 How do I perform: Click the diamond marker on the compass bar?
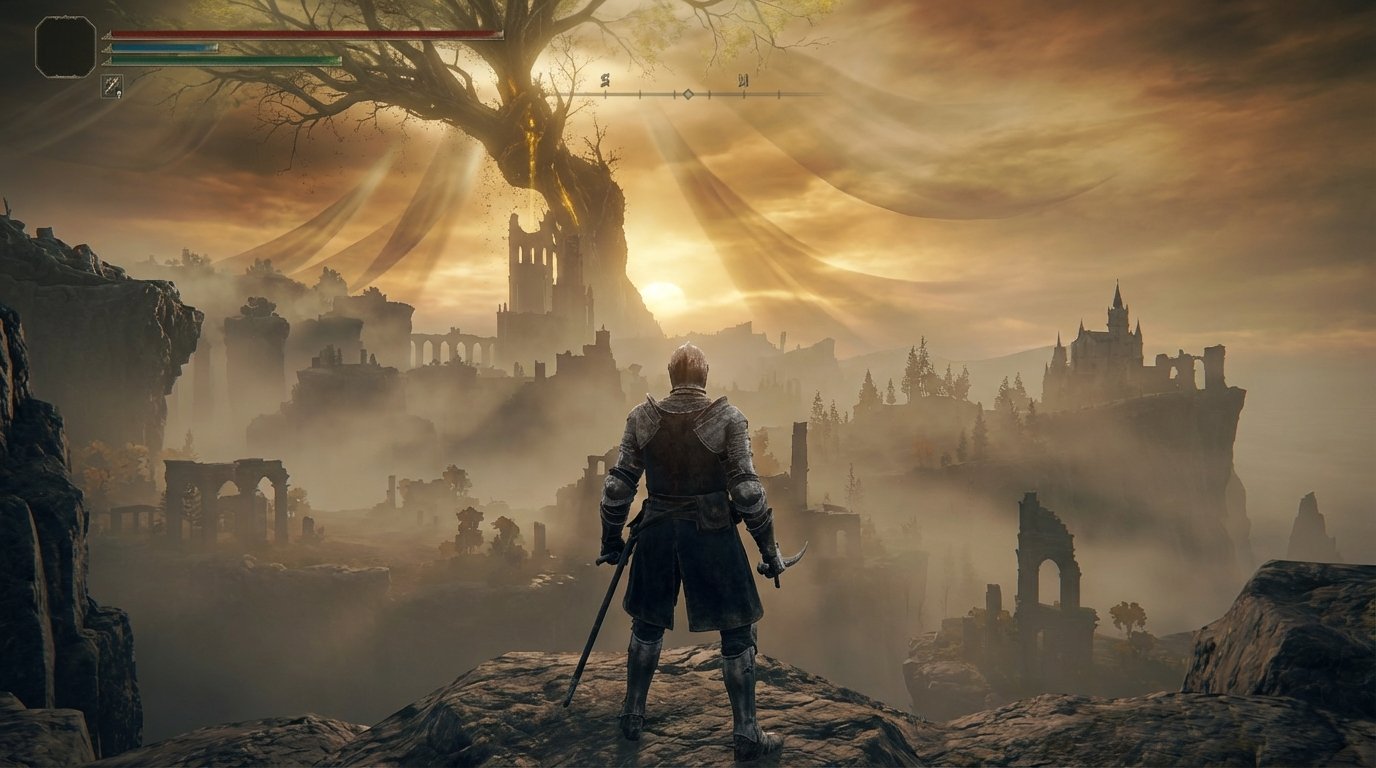[x=687, y=93]
